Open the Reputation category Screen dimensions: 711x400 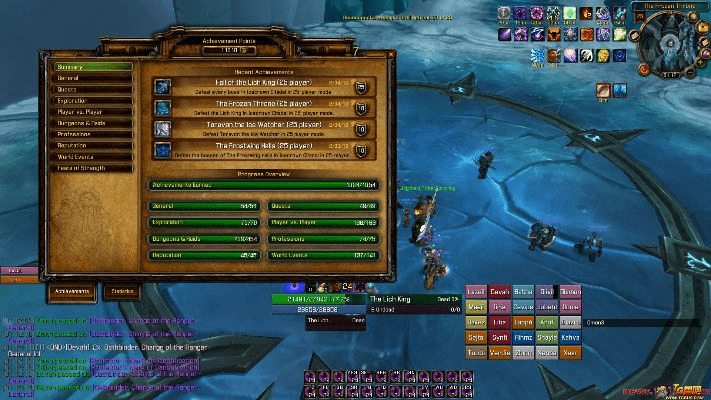(x=92, y=145)
